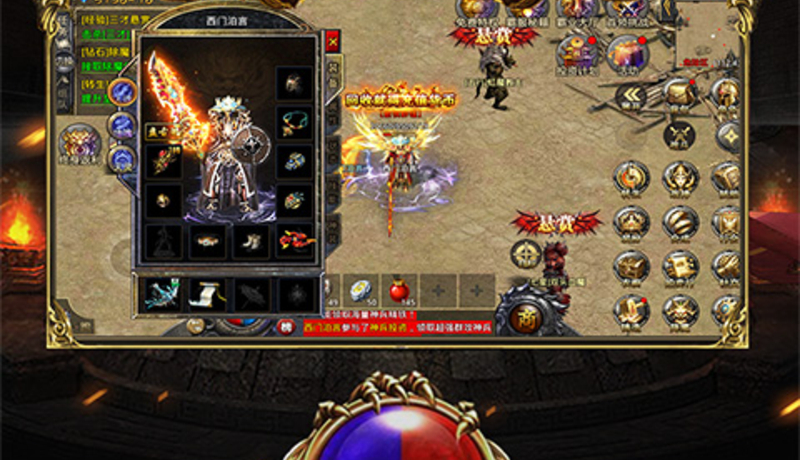Close the character equipment panel

click(x=332, y=42)
